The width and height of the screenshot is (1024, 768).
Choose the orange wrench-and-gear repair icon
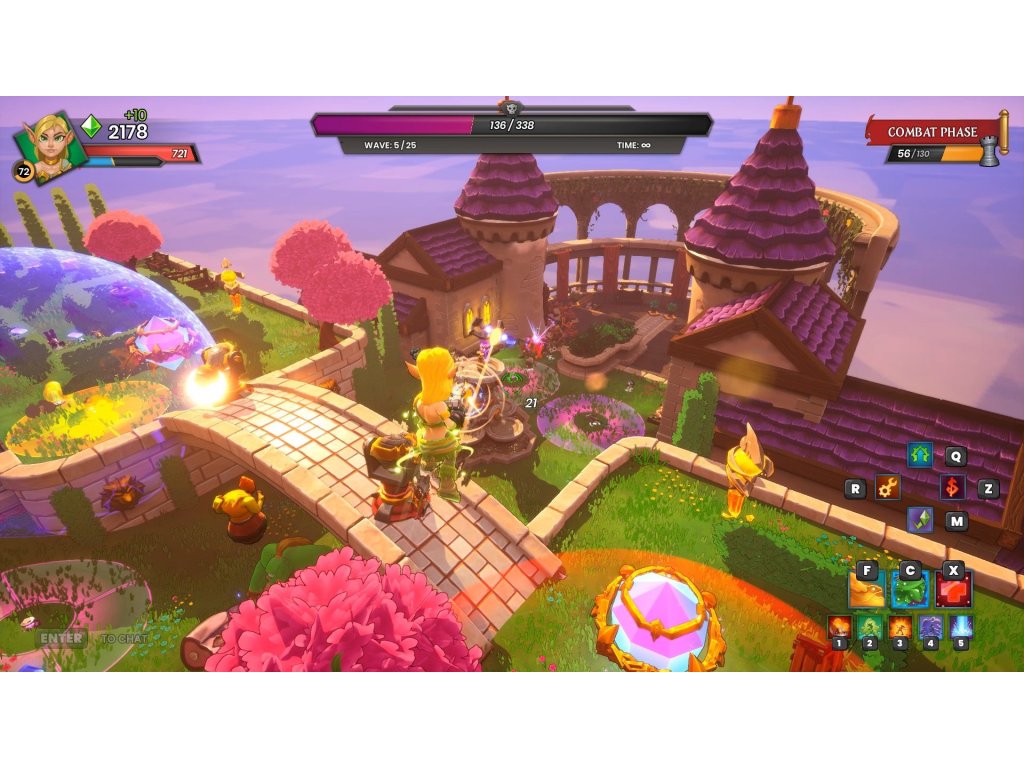point(887,488)
